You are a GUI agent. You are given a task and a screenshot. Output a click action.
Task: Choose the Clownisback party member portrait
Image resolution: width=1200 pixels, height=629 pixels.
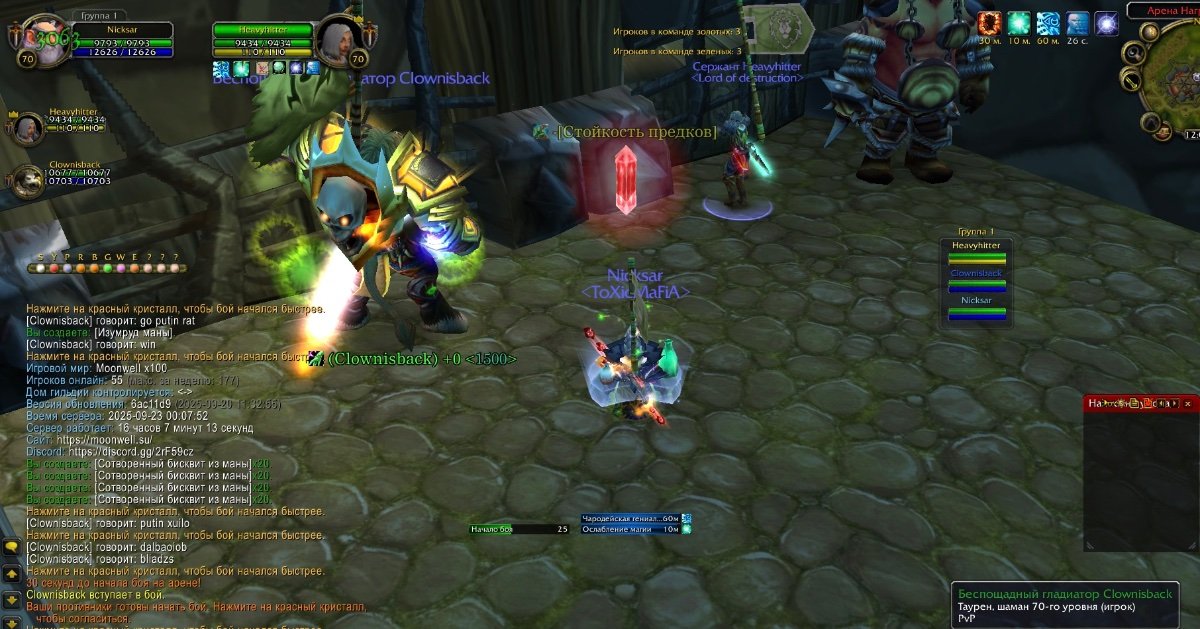coord(27,178)
